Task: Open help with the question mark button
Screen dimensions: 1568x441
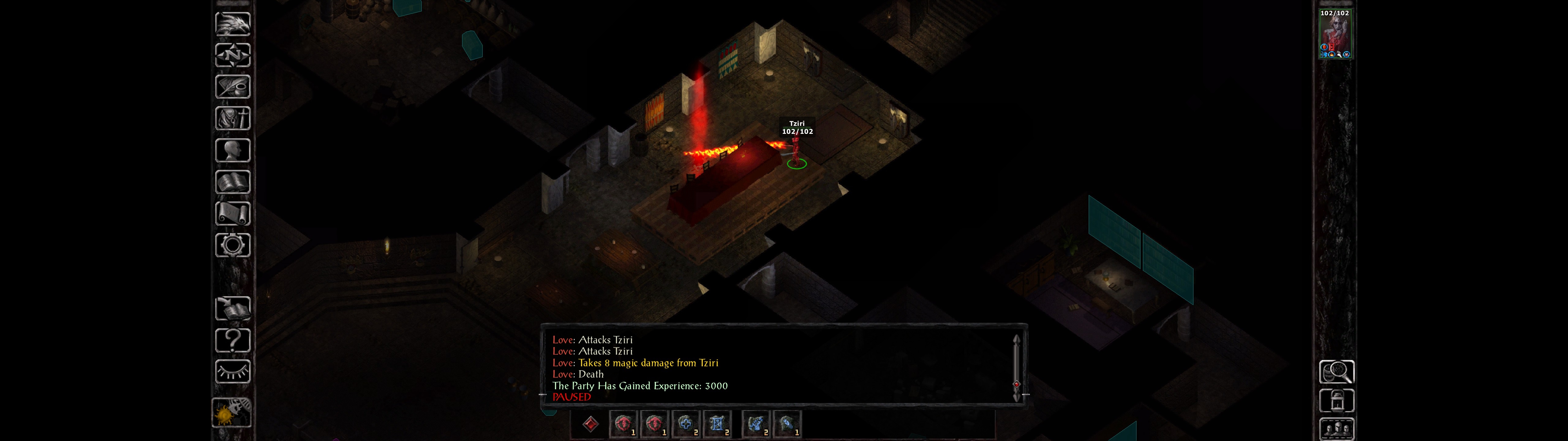Action: [x=232, y=340]
